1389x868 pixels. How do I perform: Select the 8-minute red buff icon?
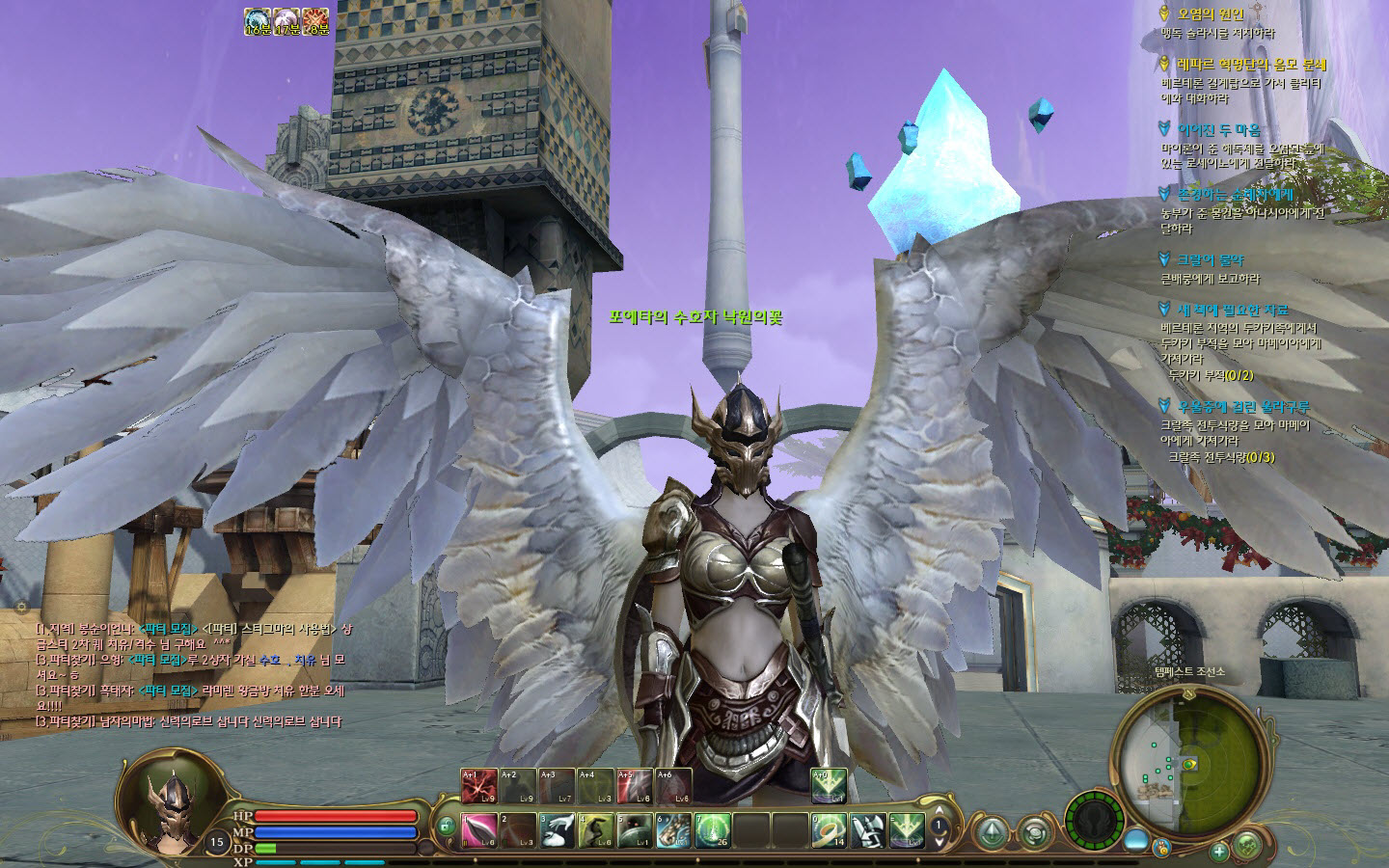315,21
